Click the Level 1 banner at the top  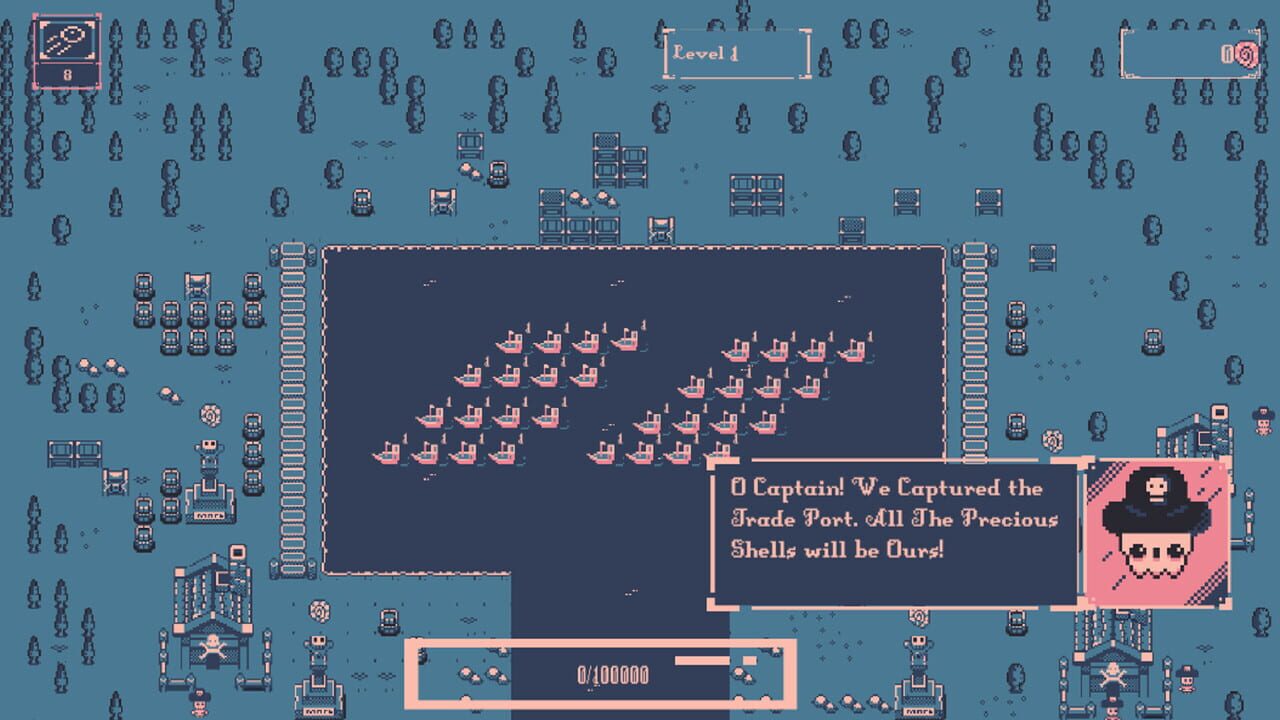click(736, 55)
